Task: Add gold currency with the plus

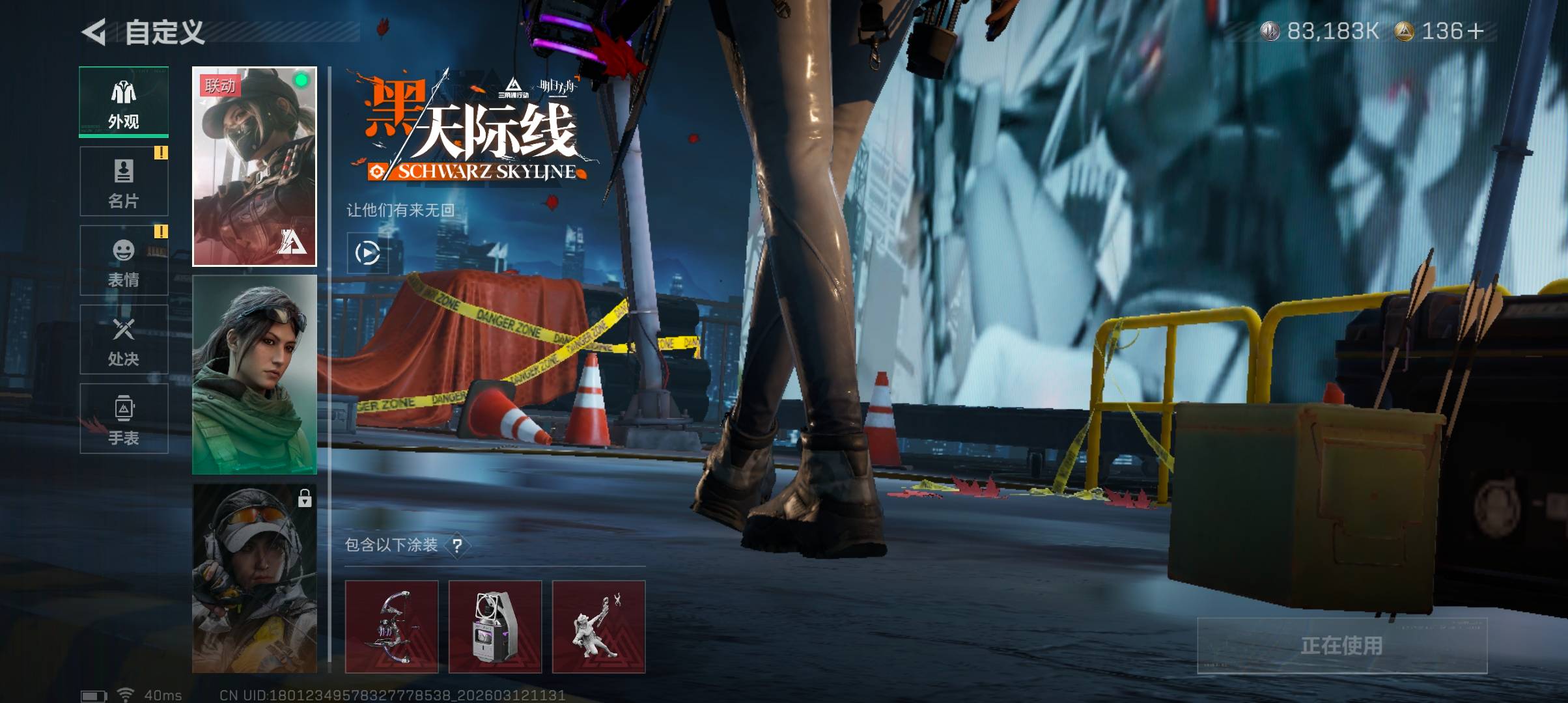Action: [x=1476, y=31]
